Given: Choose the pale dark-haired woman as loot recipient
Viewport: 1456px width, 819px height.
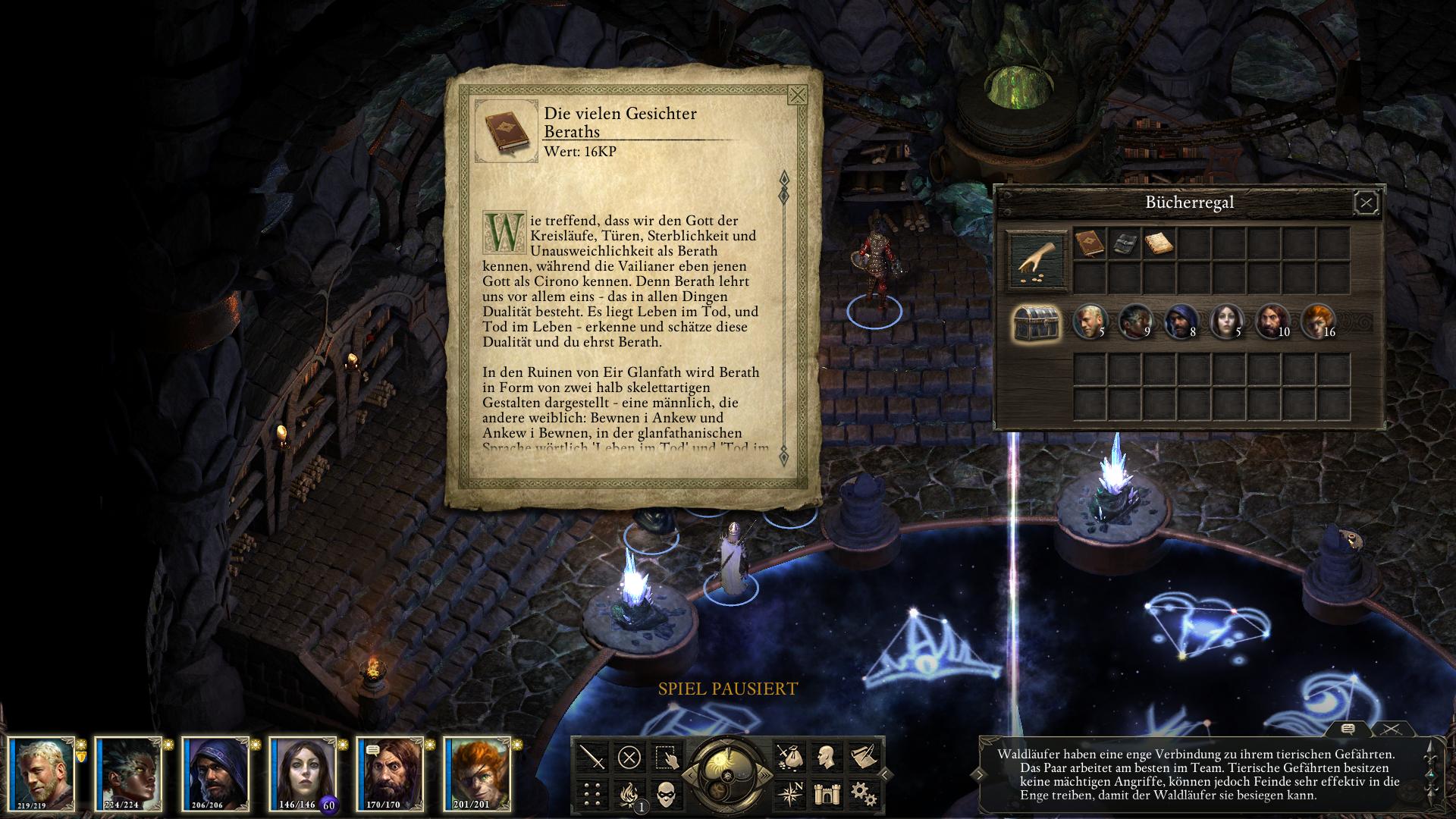Looking at the screenshot, I should [x=1225, y=322].
